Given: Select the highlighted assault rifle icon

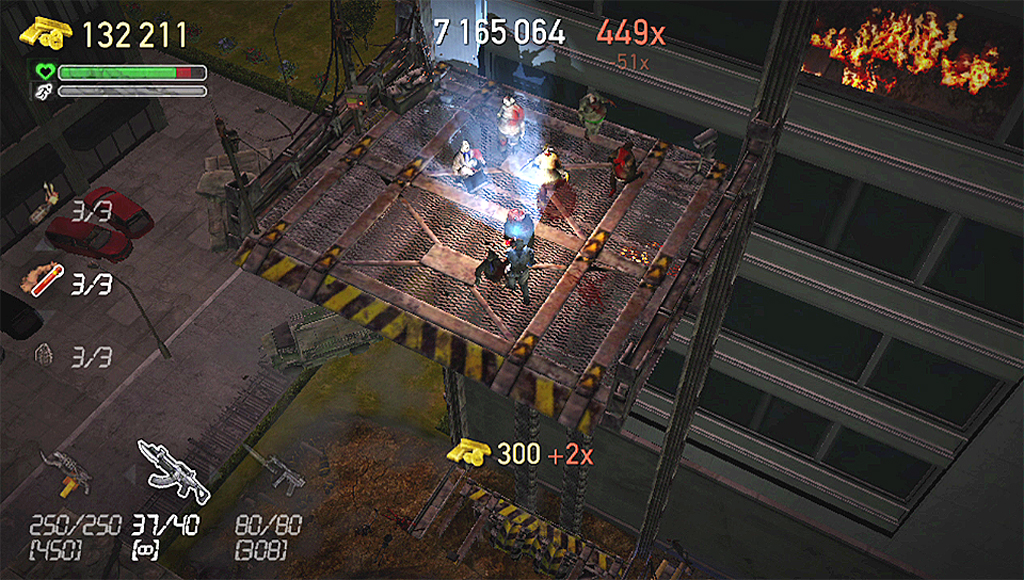Looking at the screenshot, I should click(x=174, y=470).
